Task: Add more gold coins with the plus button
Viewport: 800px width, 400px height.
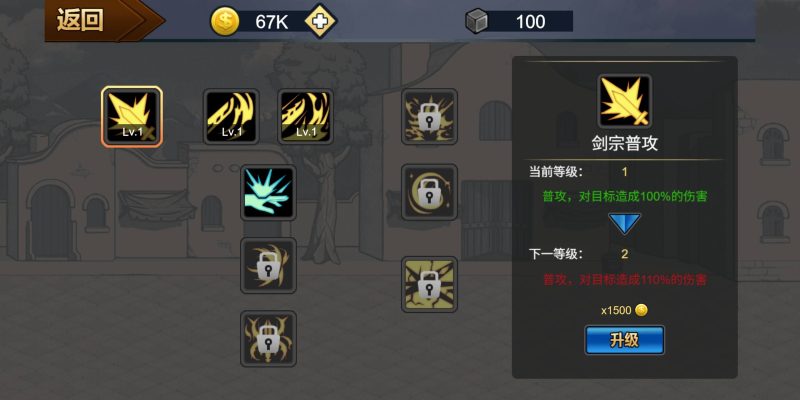Action: (320, 21)
